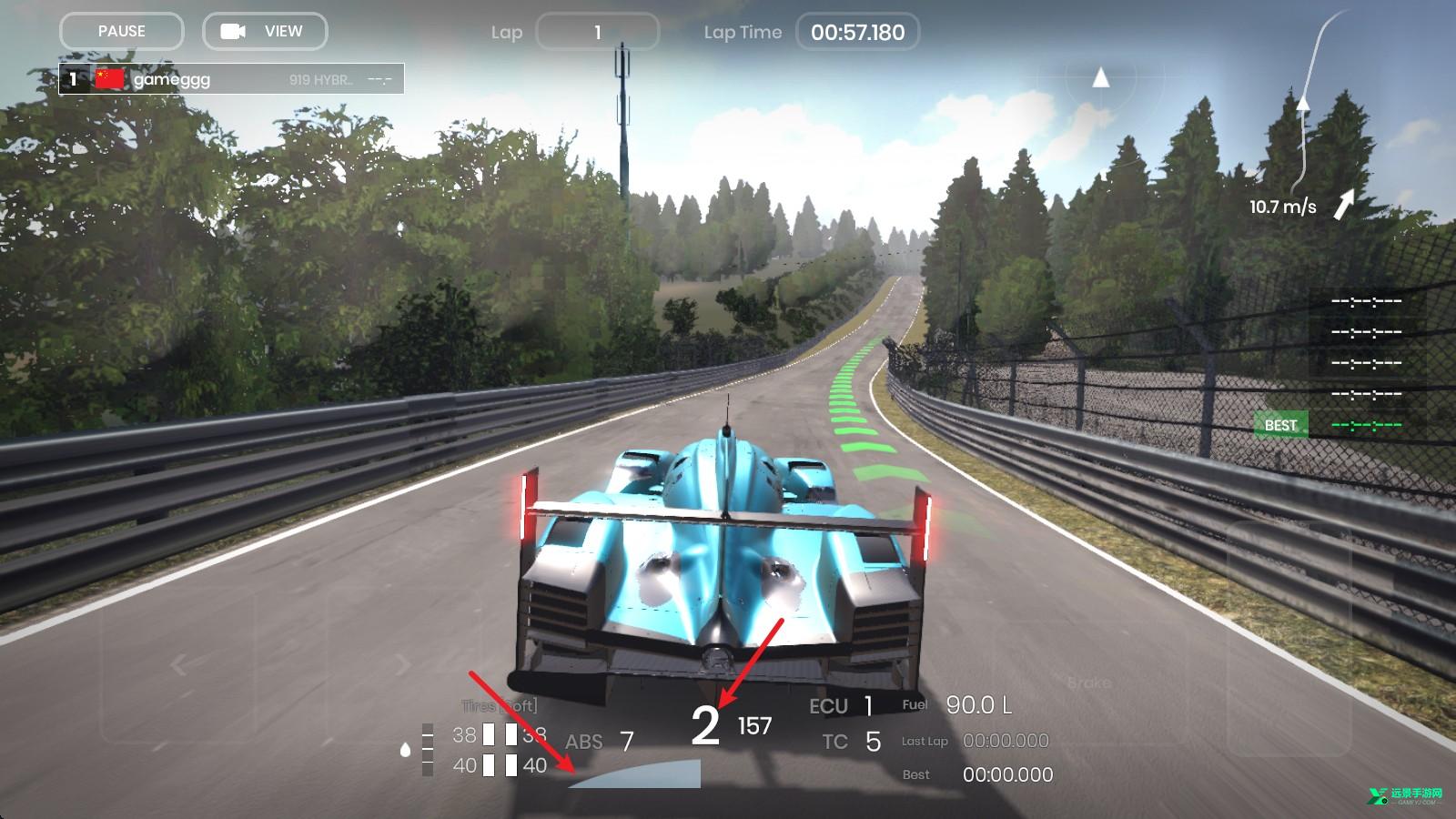Expand the Lap counter field
Image resolution: width=1456 pixels, height=819 pixels.
(599, 32)
